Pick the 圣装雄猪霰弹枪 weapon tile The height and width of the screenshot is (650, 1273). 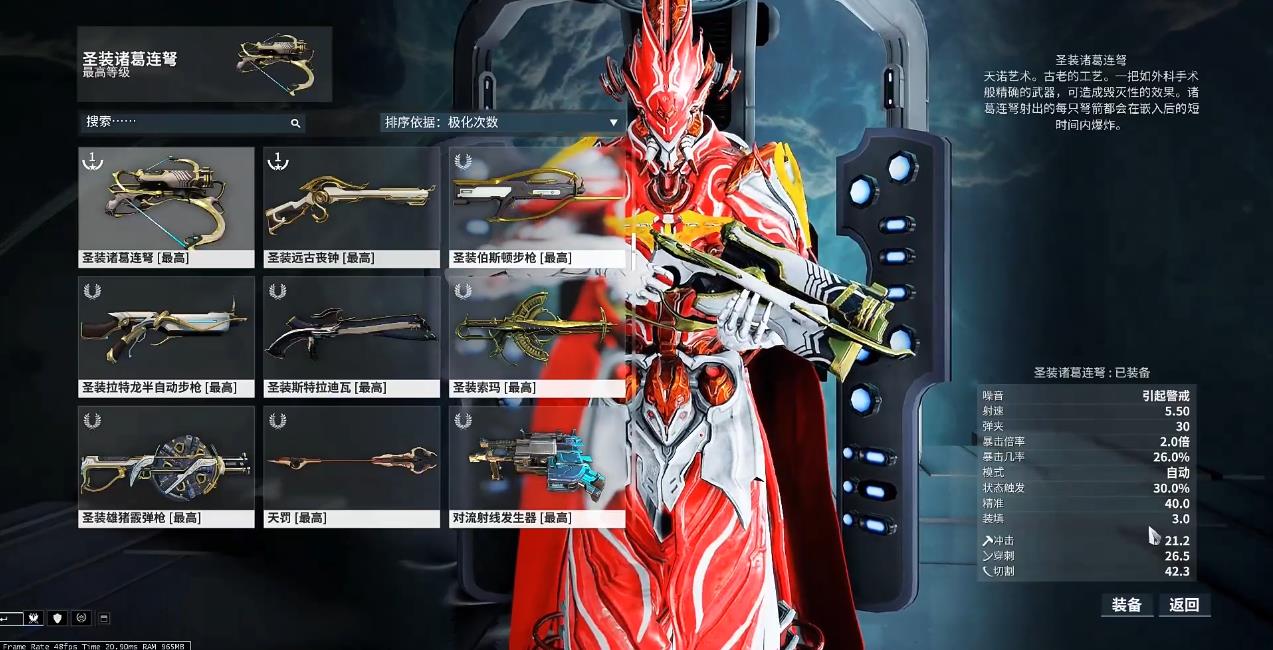point(166,466)
